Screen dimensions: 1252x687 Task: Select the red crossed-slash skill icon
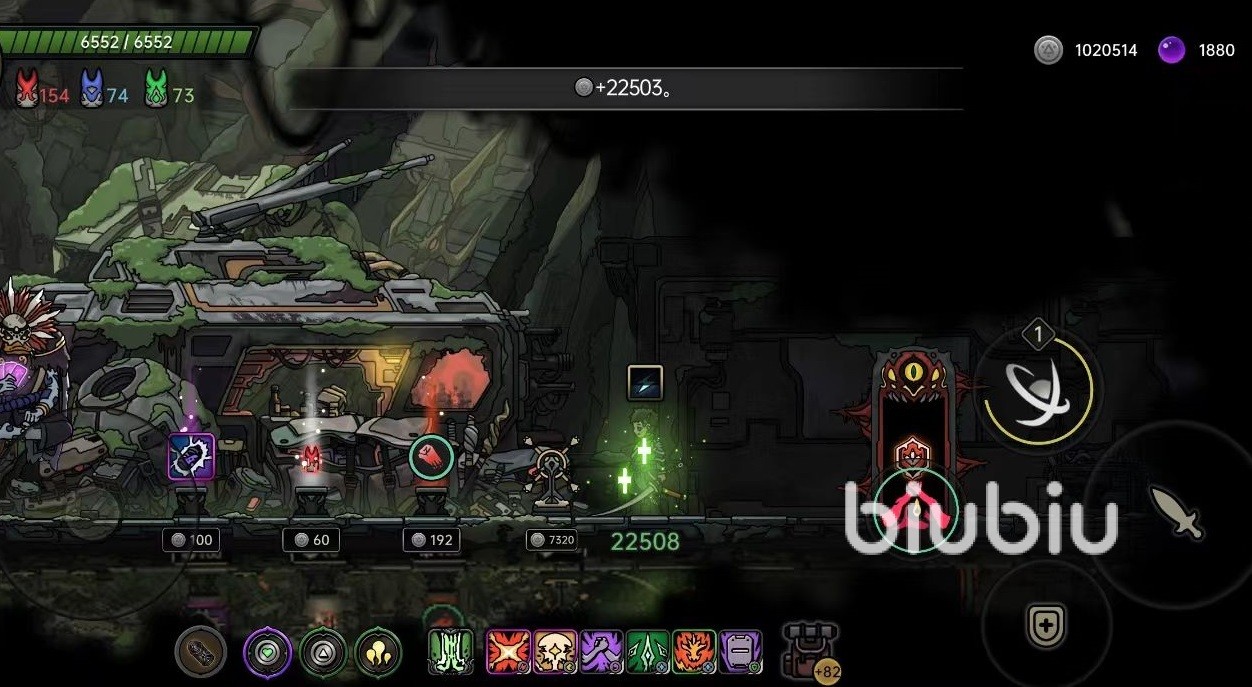[x=508, y=652]
